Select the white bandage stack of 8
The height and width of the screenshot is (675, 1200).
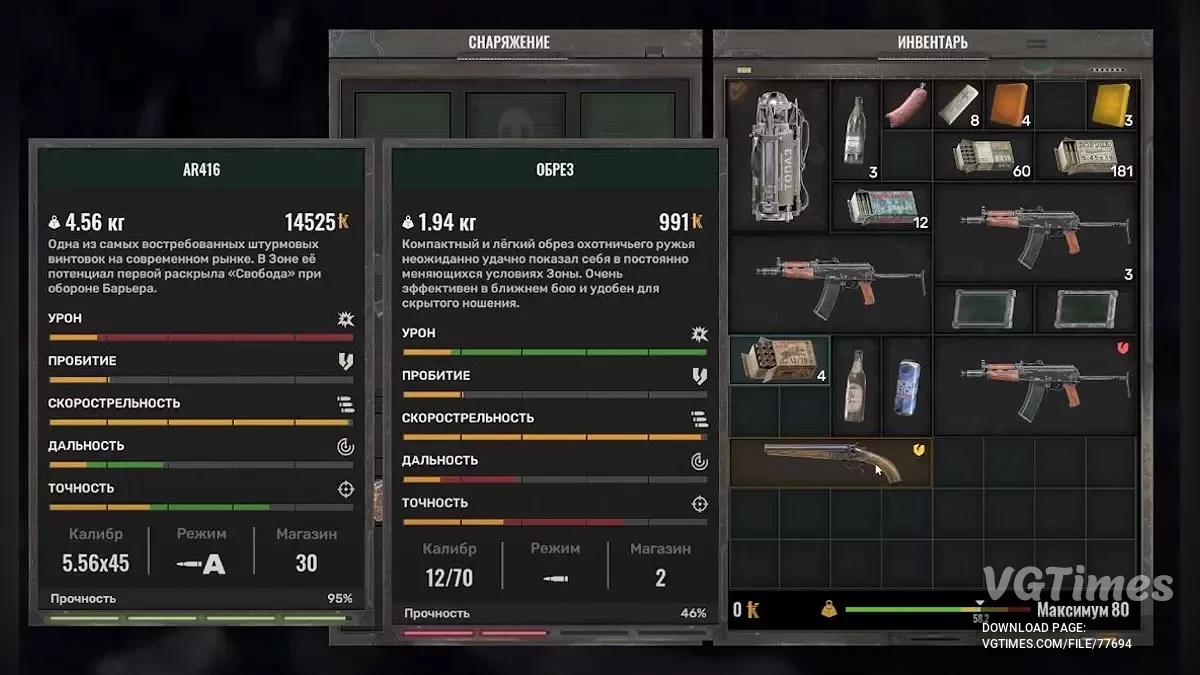click(958, 105)
